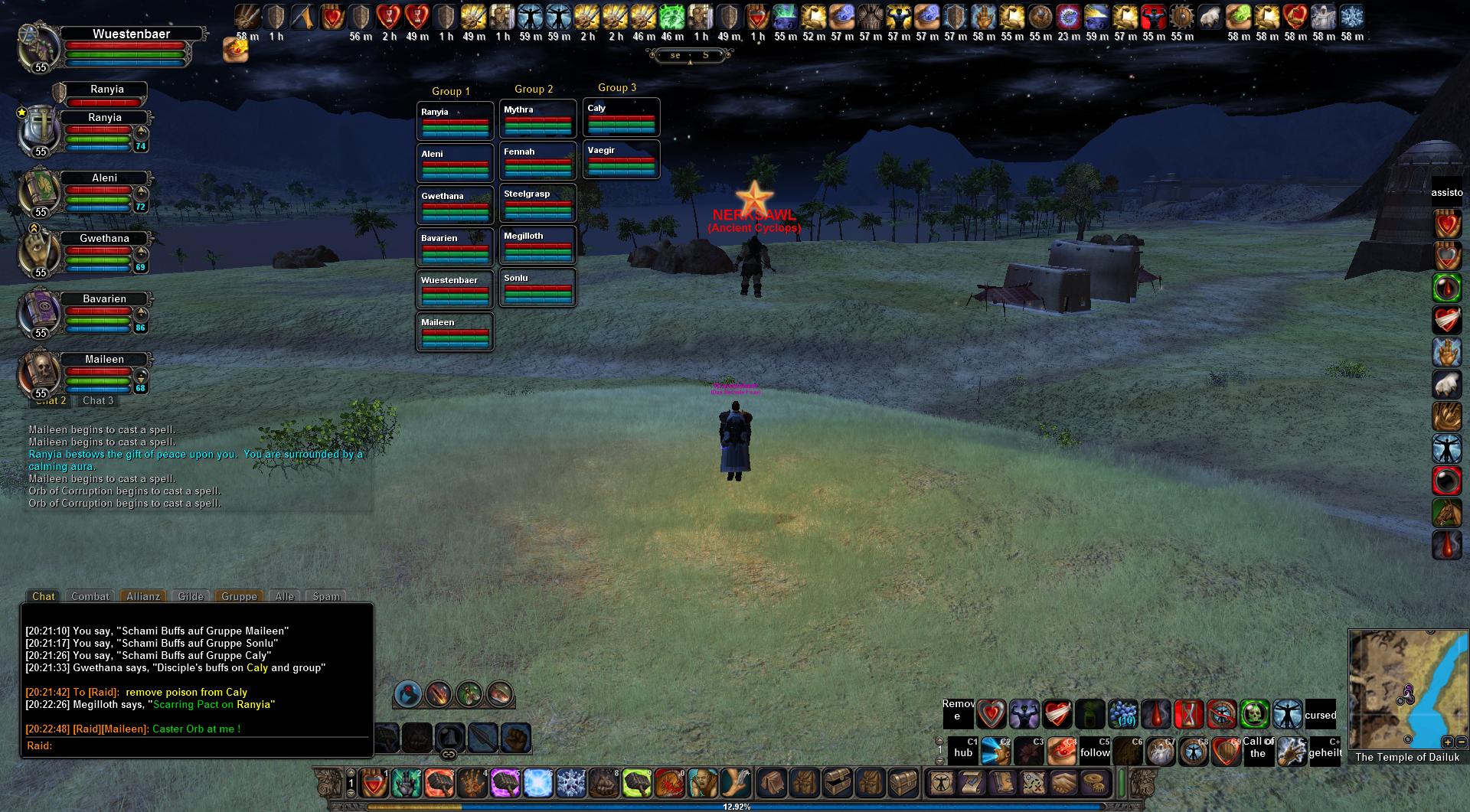Image resolution: width=1470 pixels, height=812 pixels.
Task: Click the 'assisto' macro button
Action: tap(1447, 193)
